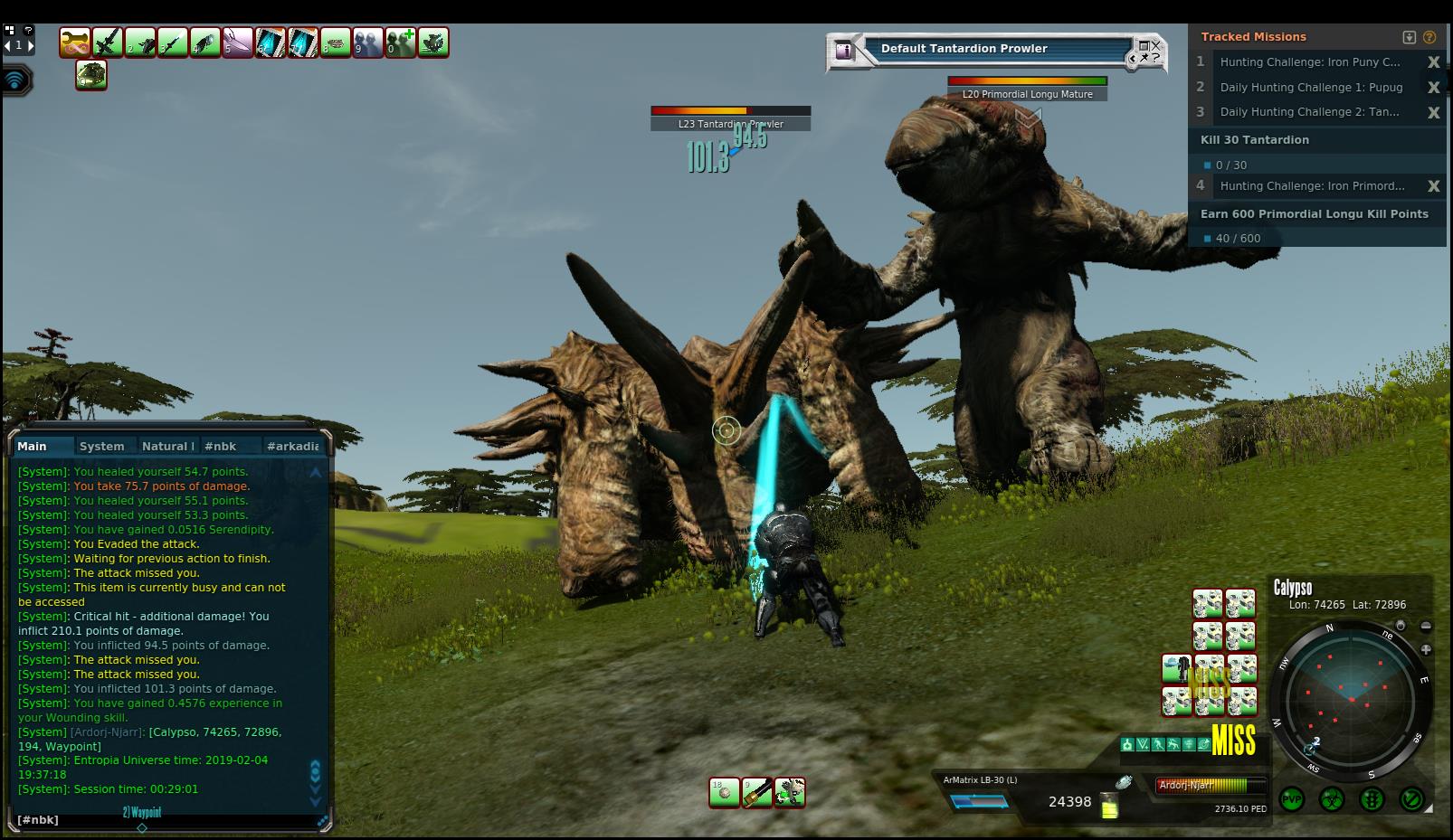Click the biohazard icon under the radar
1453x840 pixels.
tap(1332, 799)
